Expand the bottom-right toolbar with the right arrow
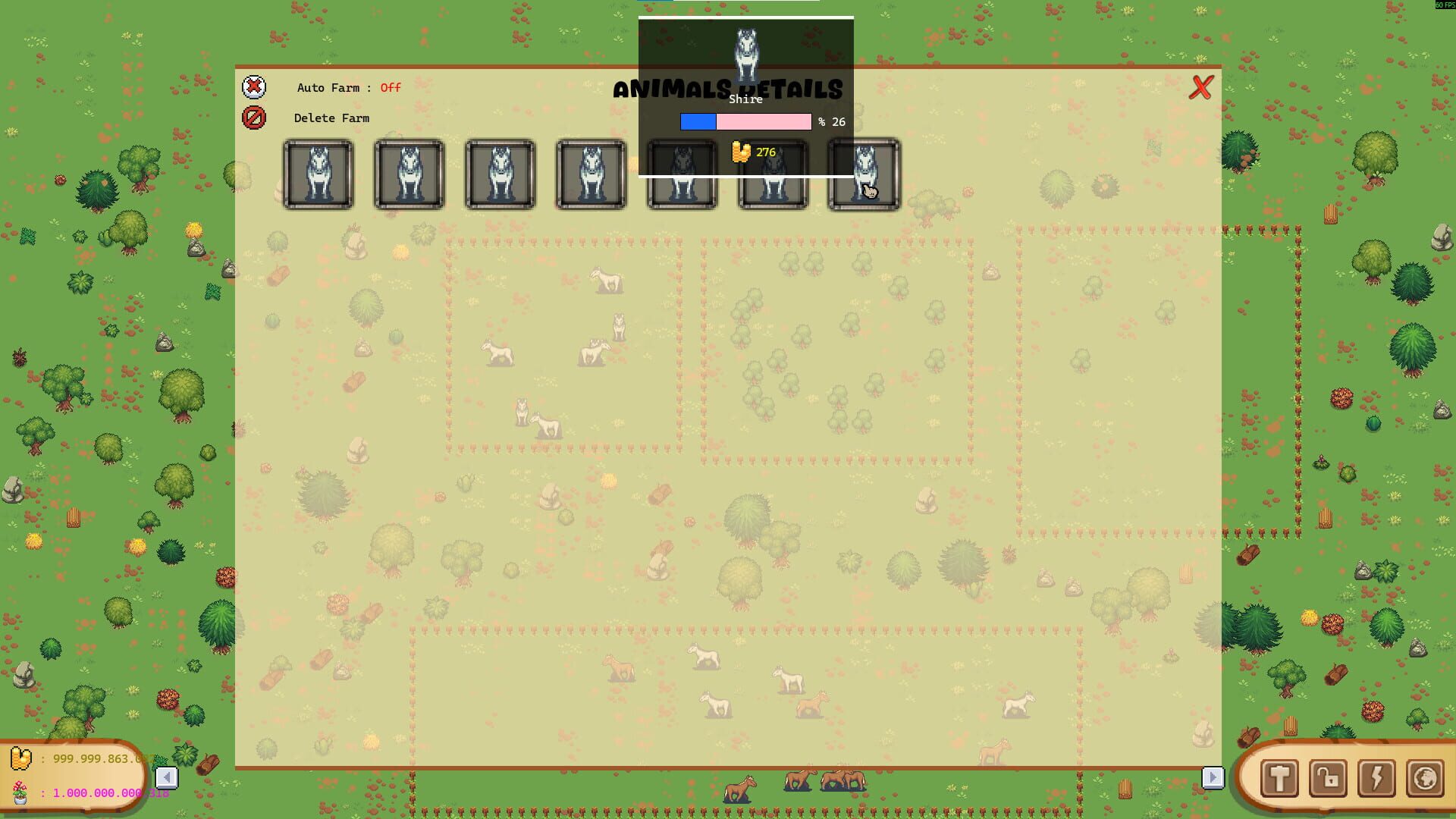Image resolution: width=1456 pixels, height=819 pixels. (x=1214, y=777)
